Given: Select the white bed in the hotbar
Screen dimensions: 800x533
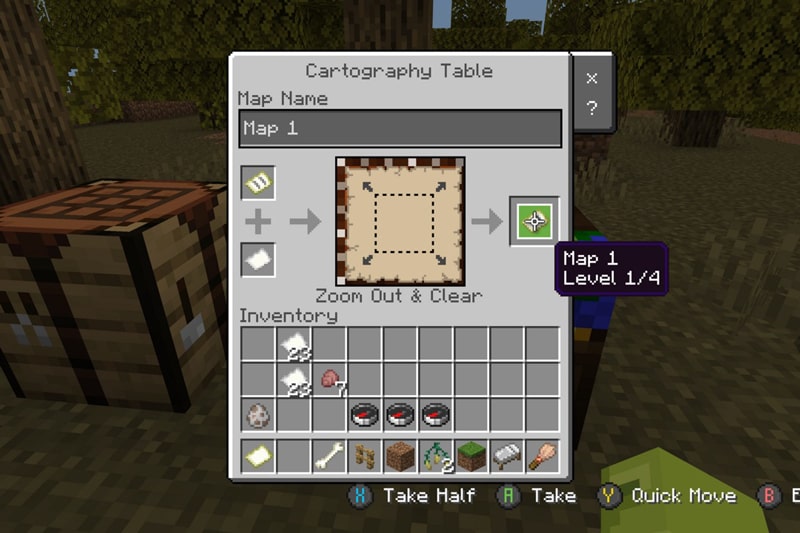Looking at the screenshot, I should (x=507, y=457).
